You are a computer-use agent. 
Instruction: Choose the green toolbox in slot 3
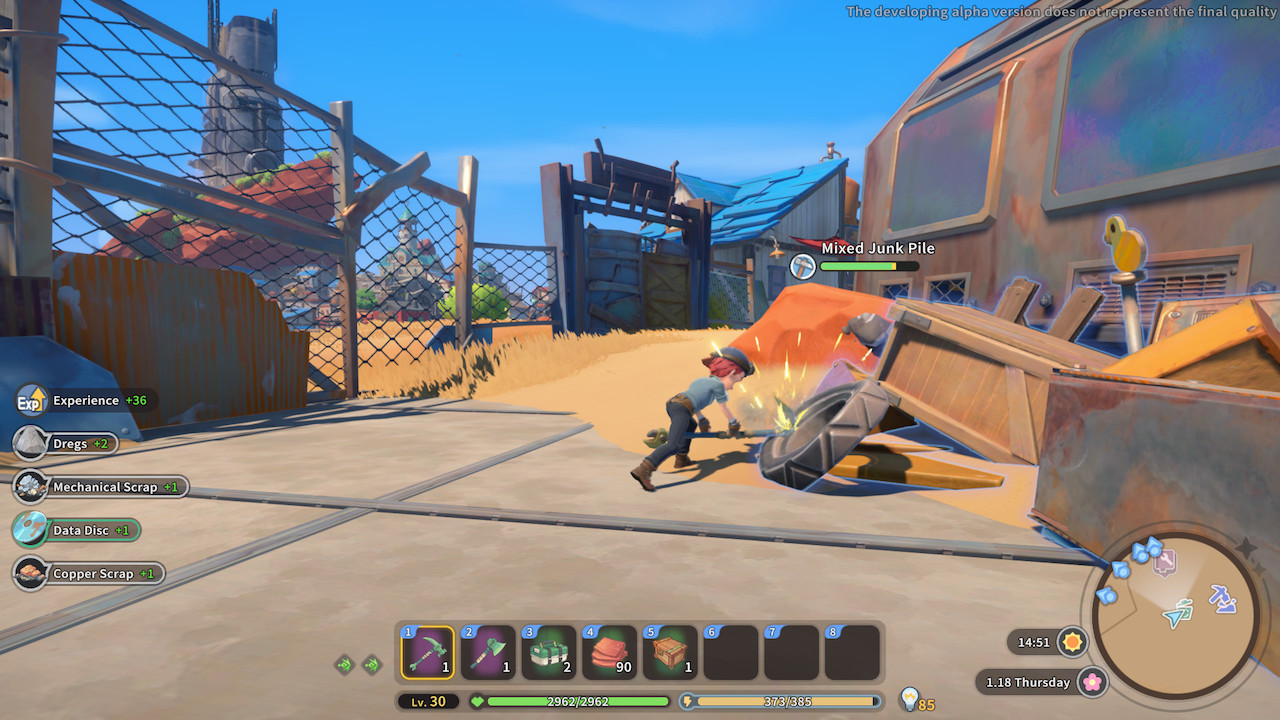point(549,653)
